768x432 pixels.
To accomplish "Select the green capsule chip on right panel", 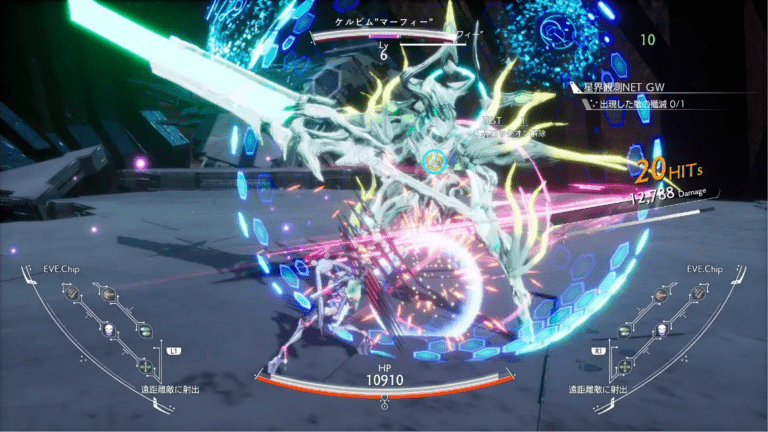I will point(624,330).
